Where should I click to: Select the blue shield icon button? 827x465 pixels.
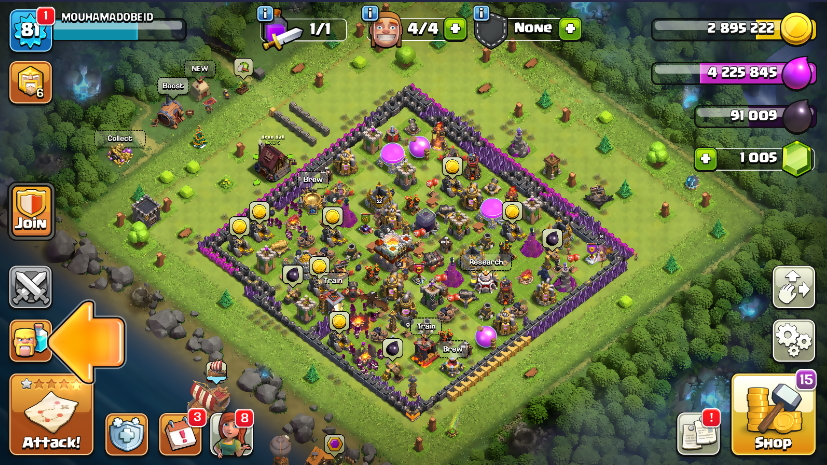pyautogui.click(x=126, y=434)
